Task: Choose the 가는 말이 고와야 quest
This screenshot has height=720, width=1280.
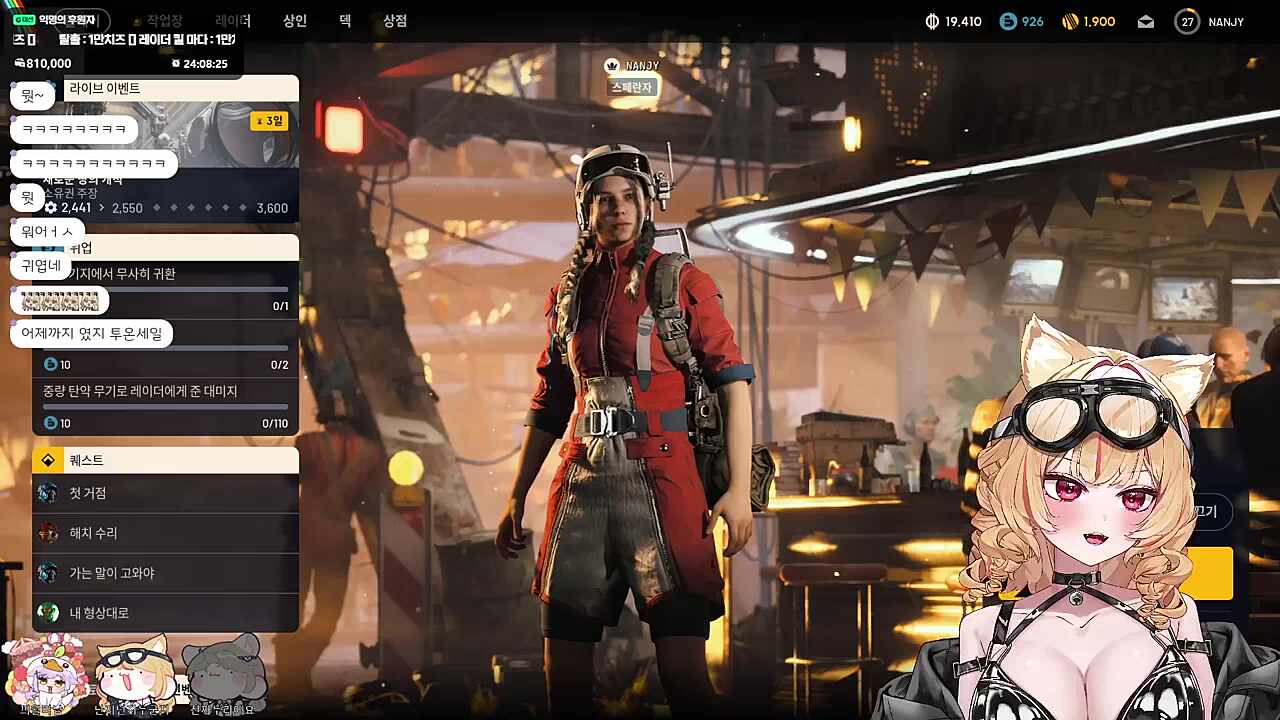Action: (166, 573)
